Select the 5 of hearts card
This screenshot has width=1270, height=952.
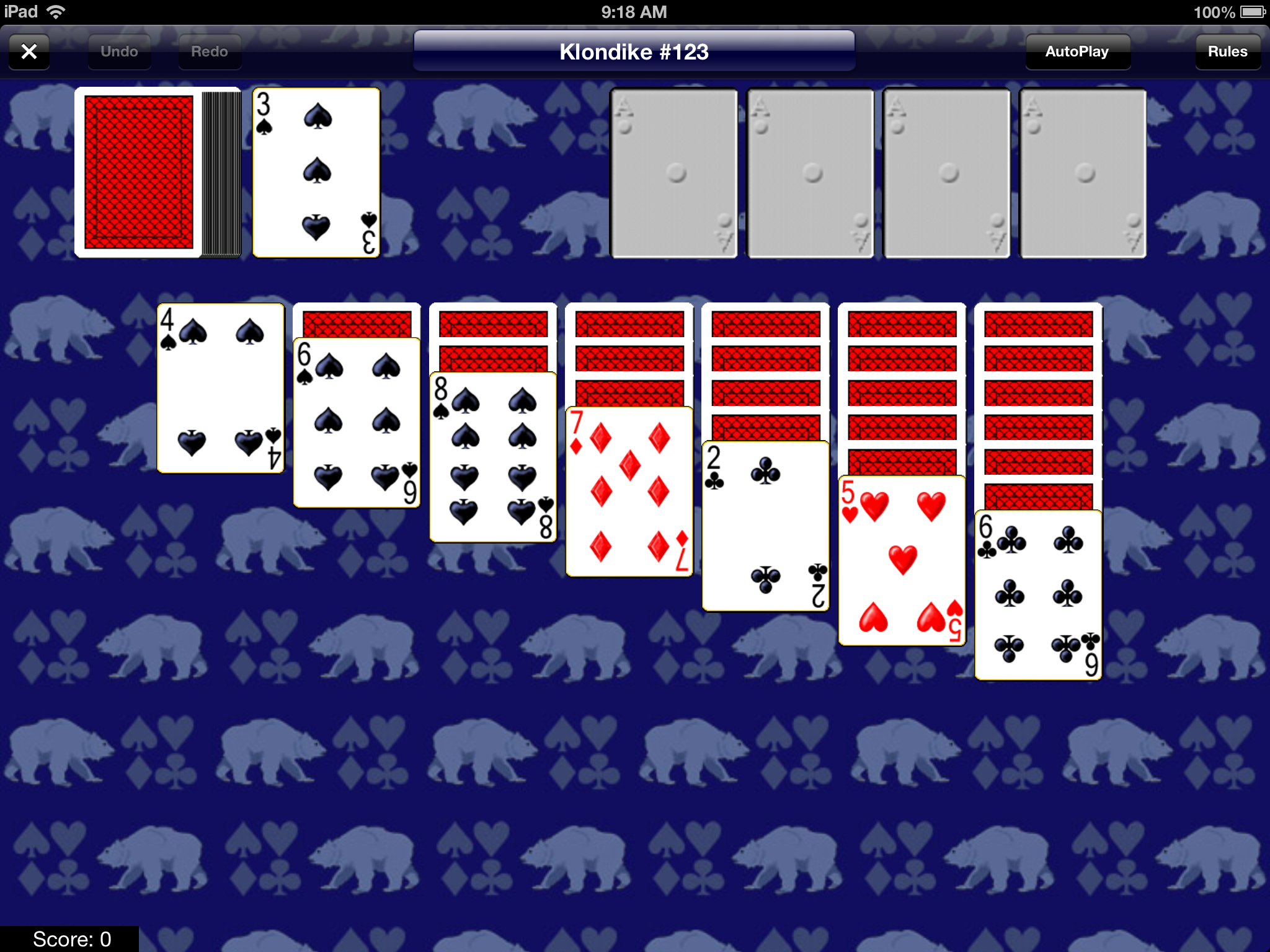[902, 564]
